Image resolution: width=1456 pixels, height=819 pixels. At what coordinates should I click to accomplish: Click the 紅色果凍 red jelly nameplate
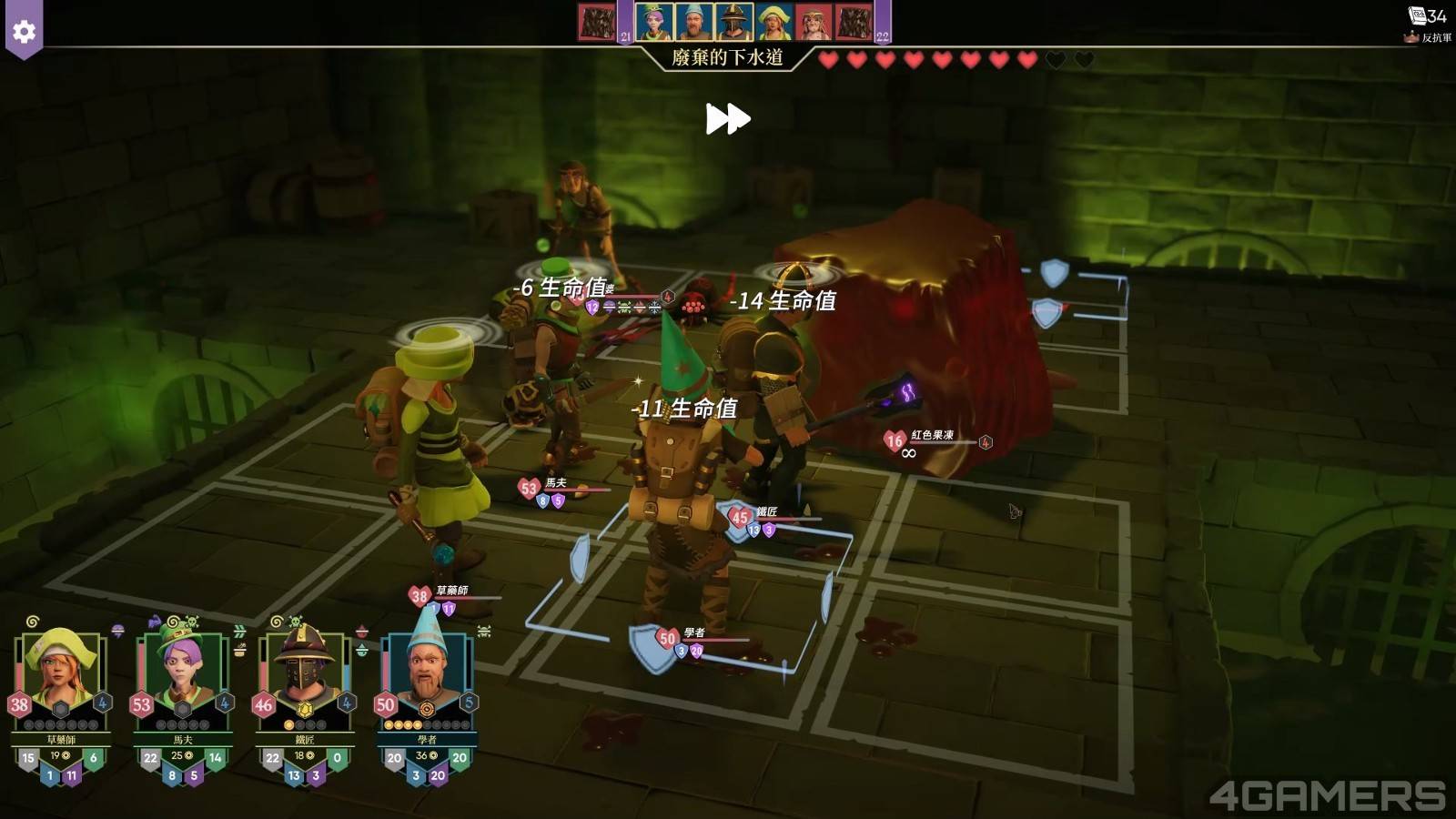click(x=932, y=436)
